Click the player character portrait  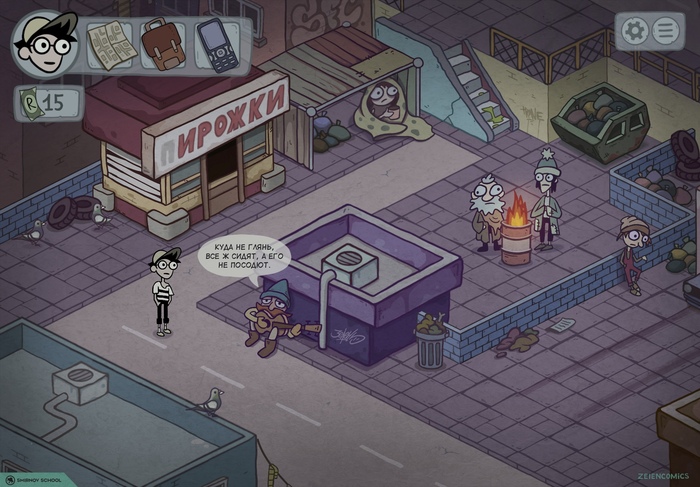(44, 43)
